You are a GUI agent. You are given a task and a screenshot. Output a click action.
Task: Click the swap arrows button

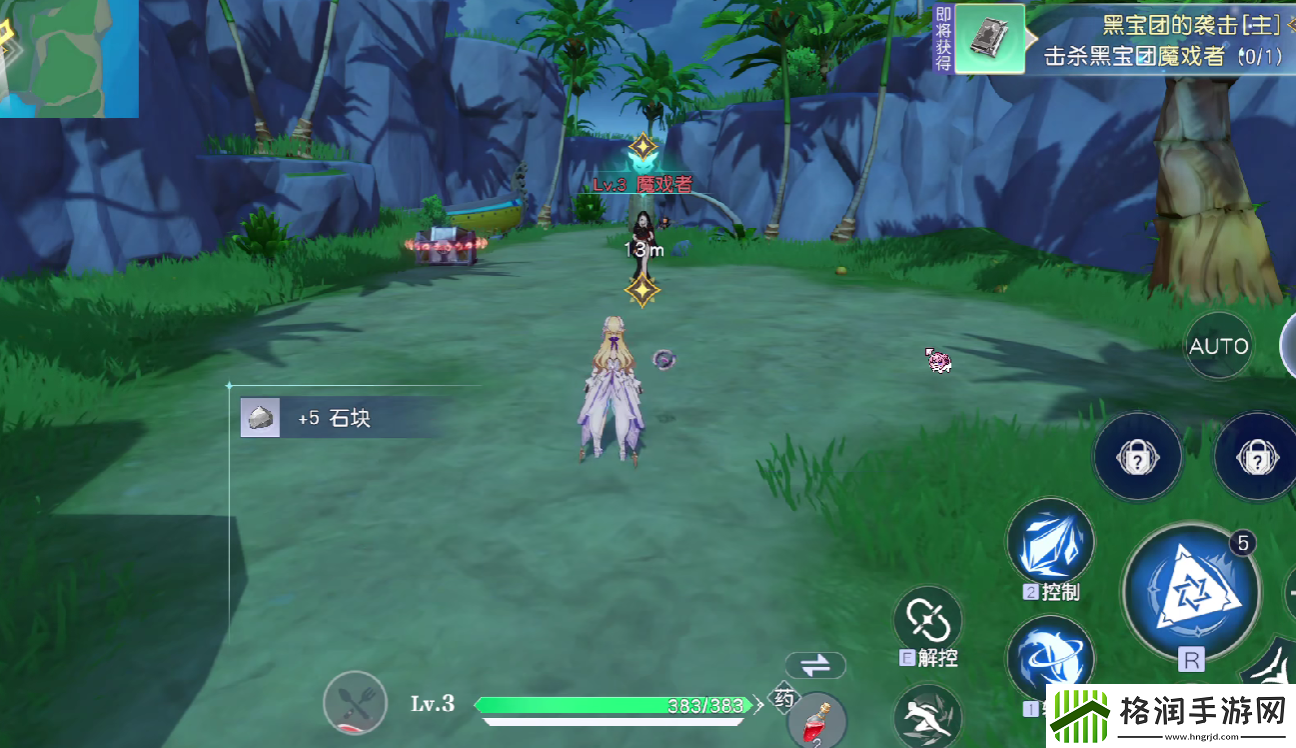[815, 665]
